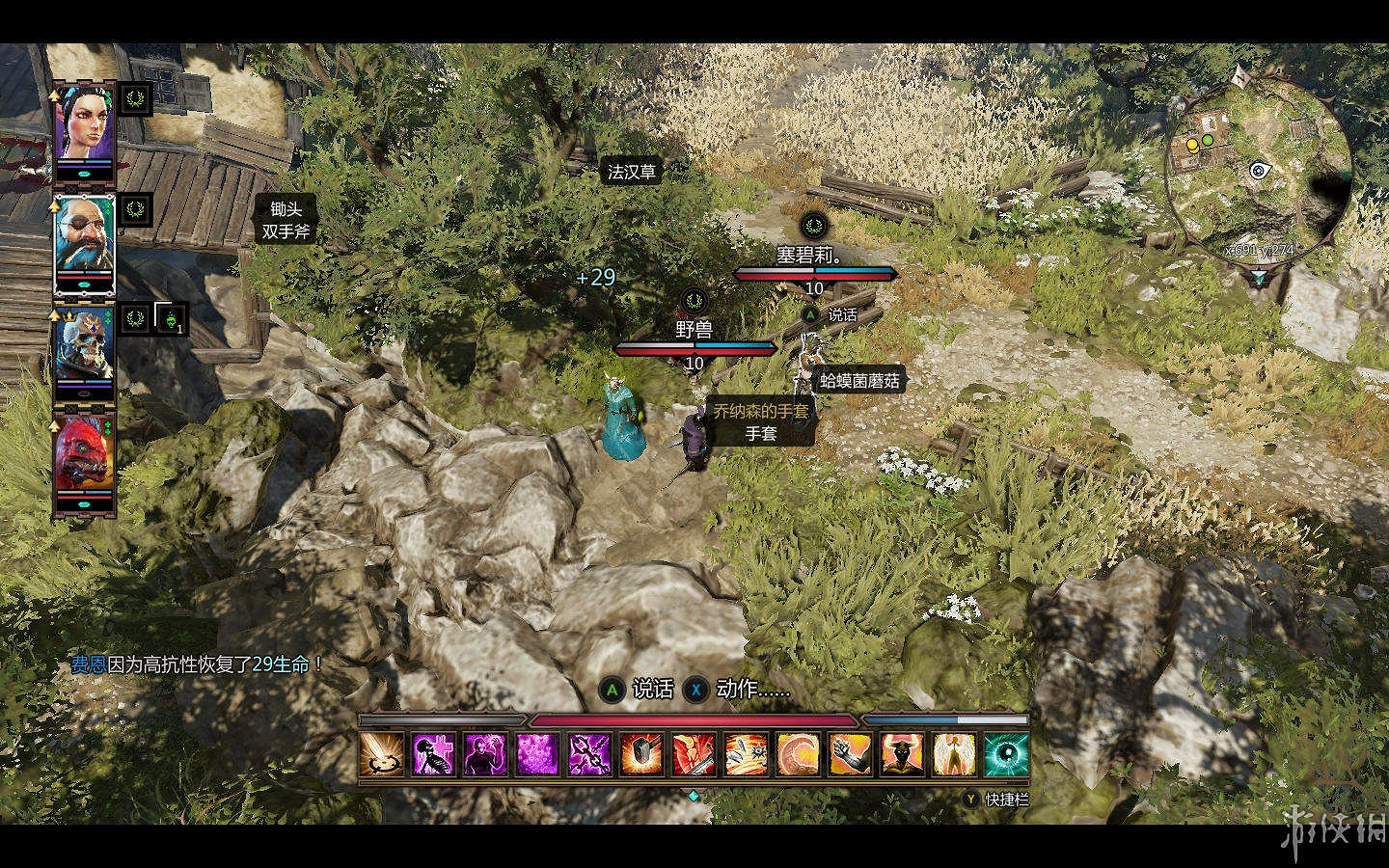The height and width of the screenshot is (868, 1389).
Task: Activate the red sword-strike skill
Action: (x=694, y=754)
